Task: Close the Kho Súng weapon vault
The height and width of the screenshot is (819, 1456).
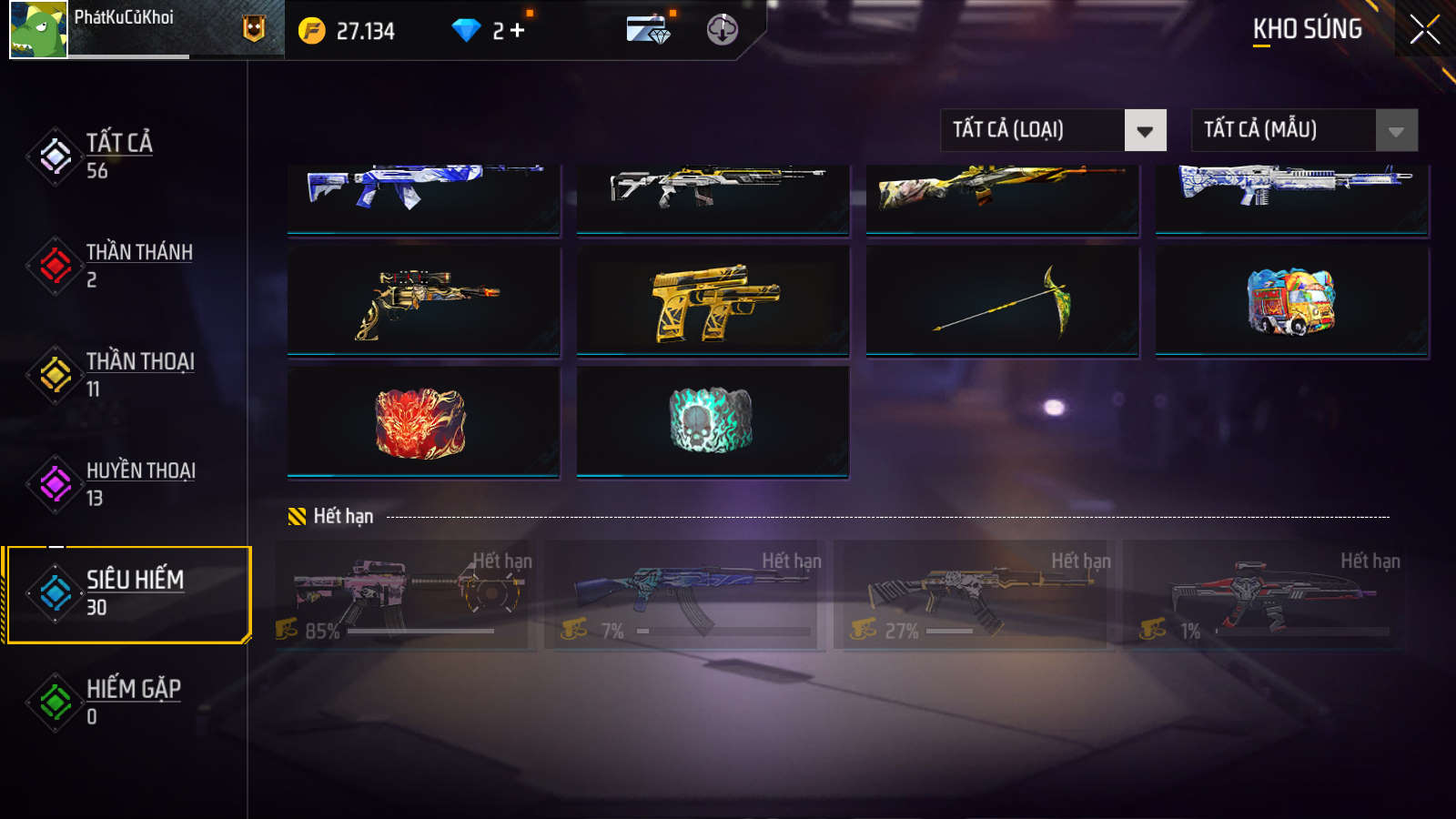Action: point(1424,30)
